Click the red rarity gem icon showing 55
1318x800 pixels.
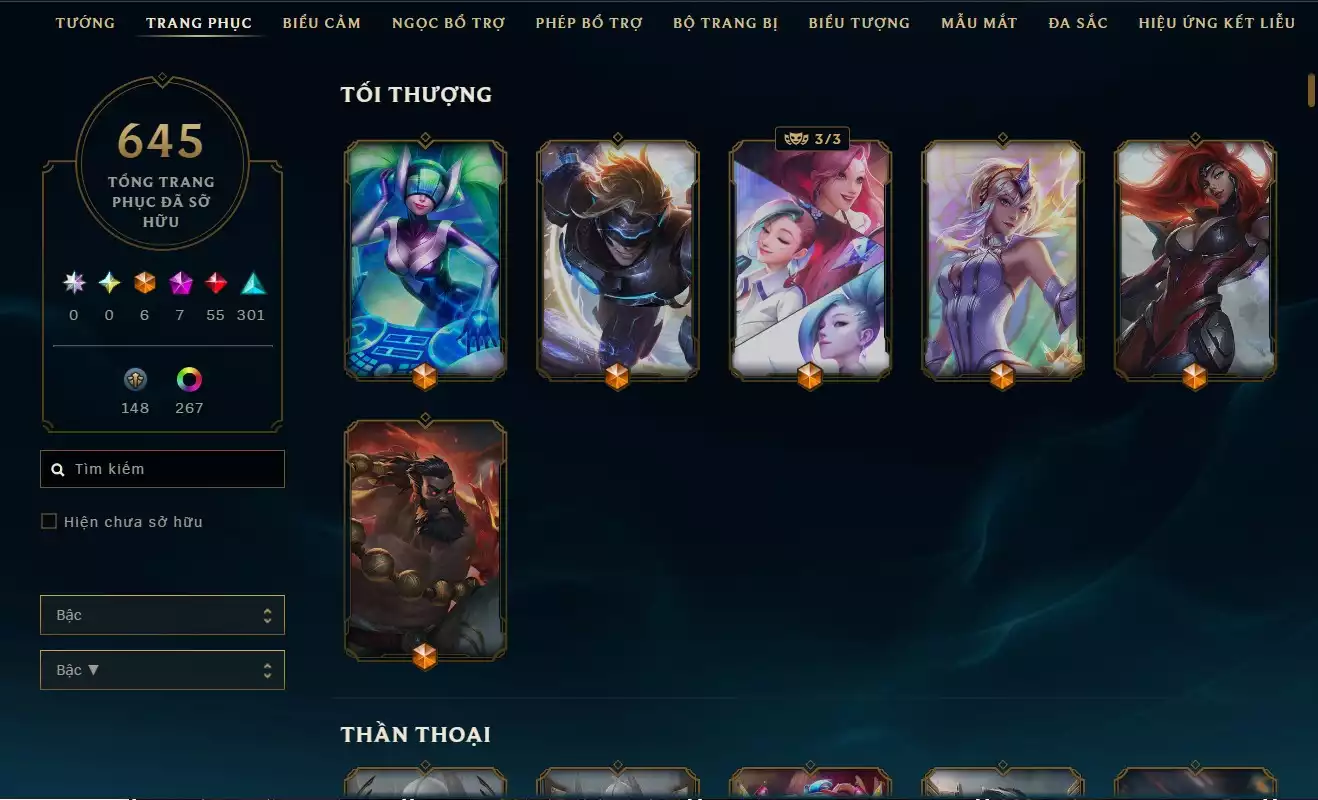pyautogui.click(x=215, y=285)
